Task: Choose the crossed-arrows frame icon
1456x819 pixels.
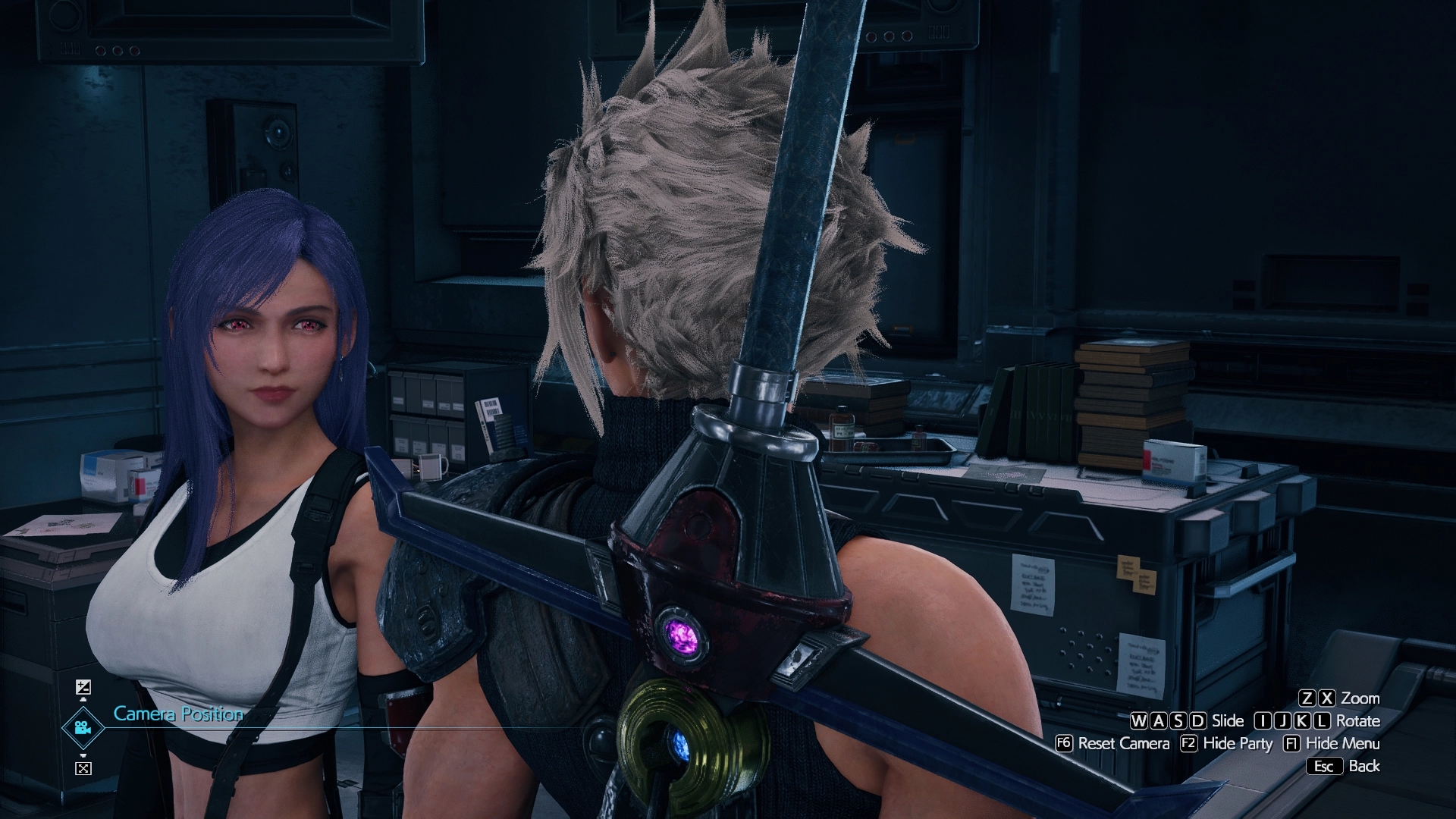Action: point(83,768)
